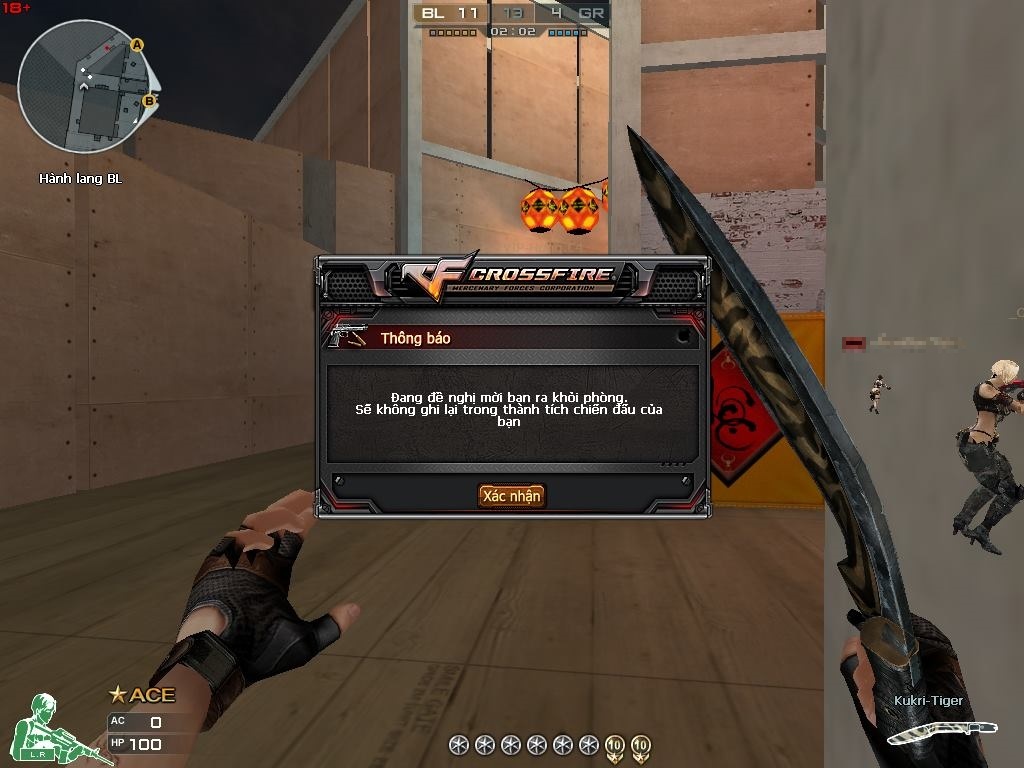The height and width of the screenshot is (768, 1024).
Task: Click the circular minimap
Action: (x=87, y=87)
